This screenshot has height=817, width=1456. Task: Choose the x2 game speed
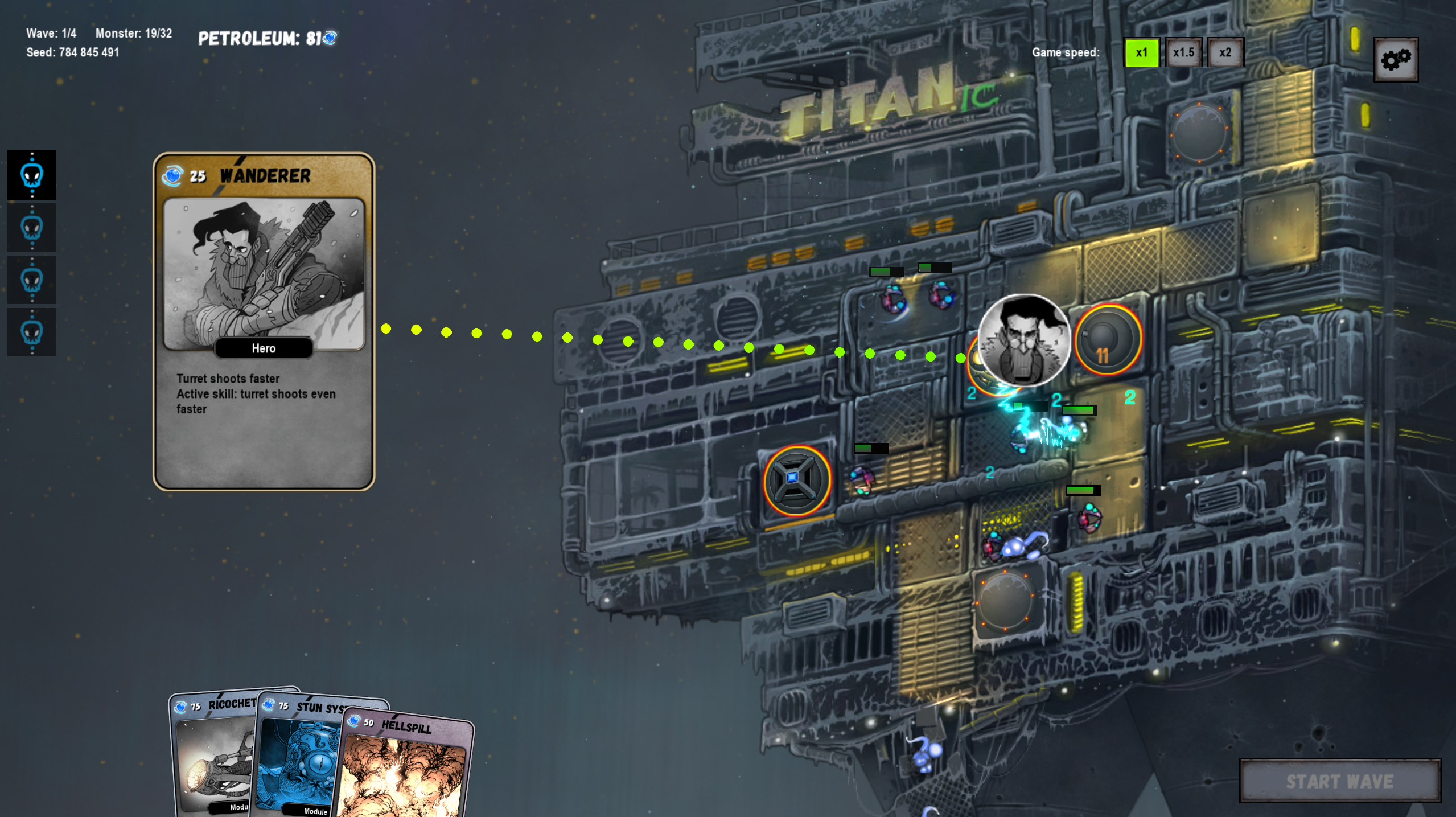pyautogui.click(x=1225, y=53)
